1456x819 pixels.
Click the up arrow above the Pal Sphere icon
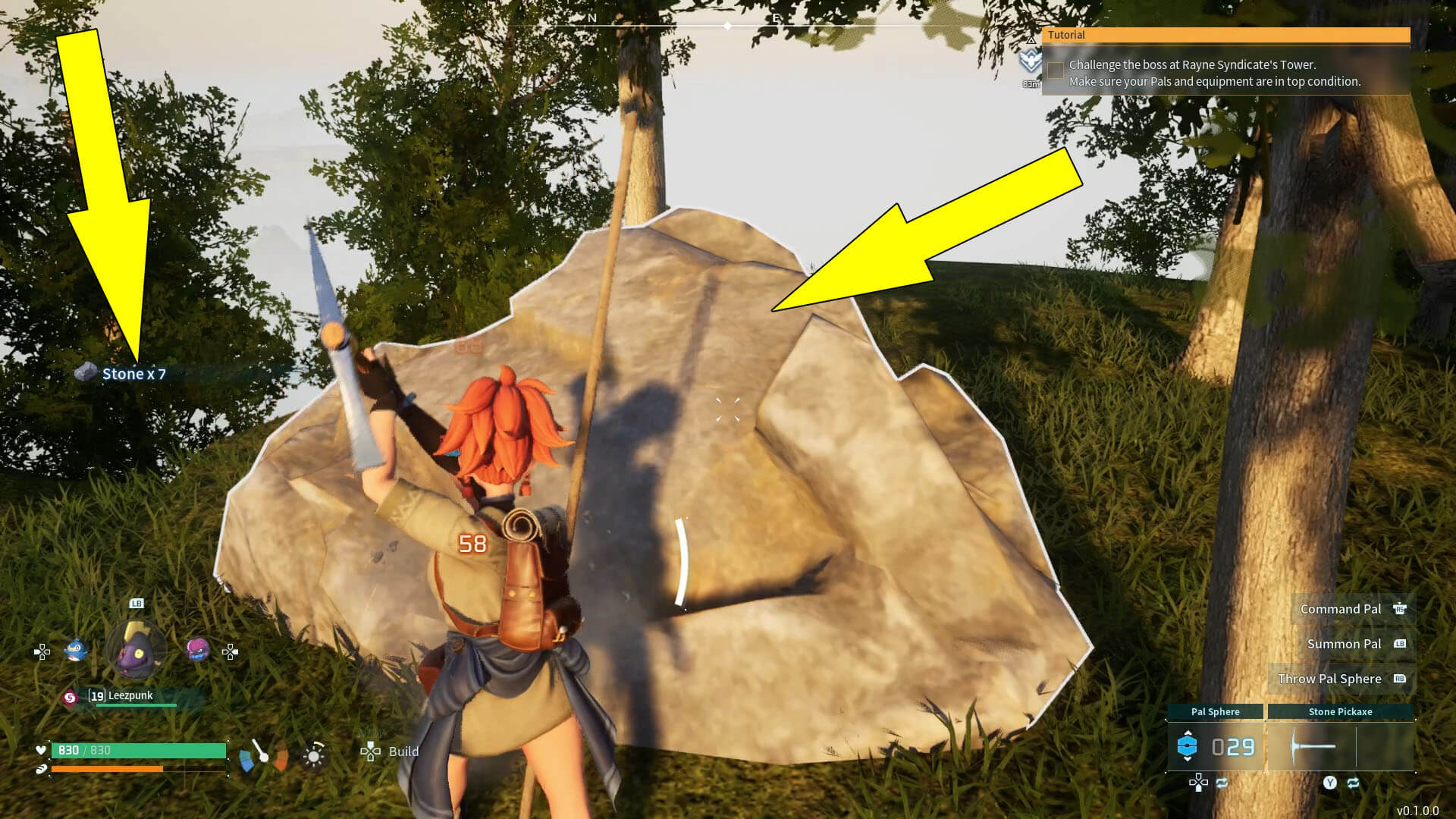tap(1188, 733)
